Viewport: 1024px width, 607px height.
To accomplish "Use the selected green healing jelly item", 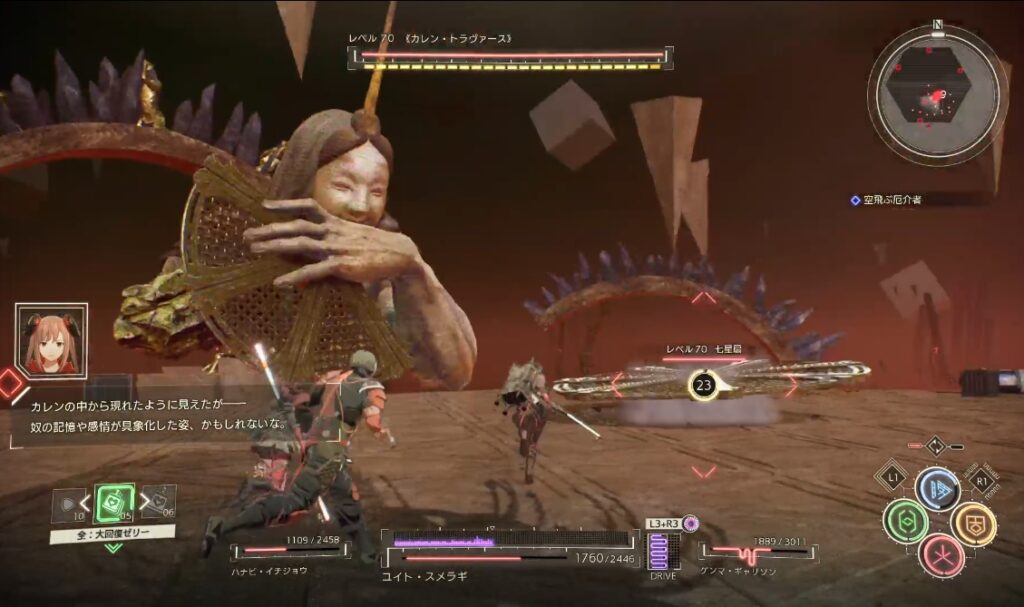I will tap(114, 501).
